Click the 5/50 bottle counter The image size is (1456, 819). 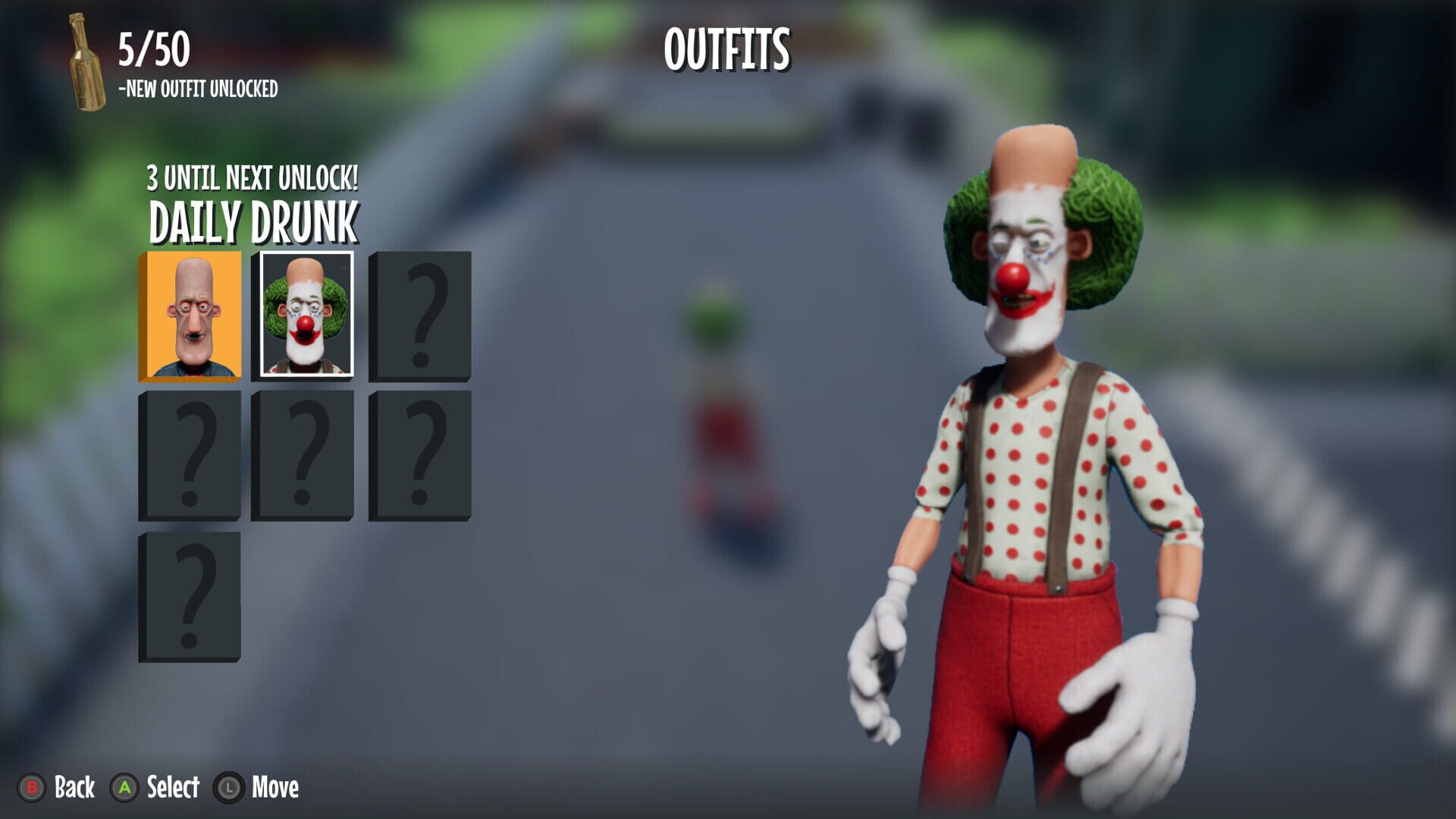tap(152, 47)
